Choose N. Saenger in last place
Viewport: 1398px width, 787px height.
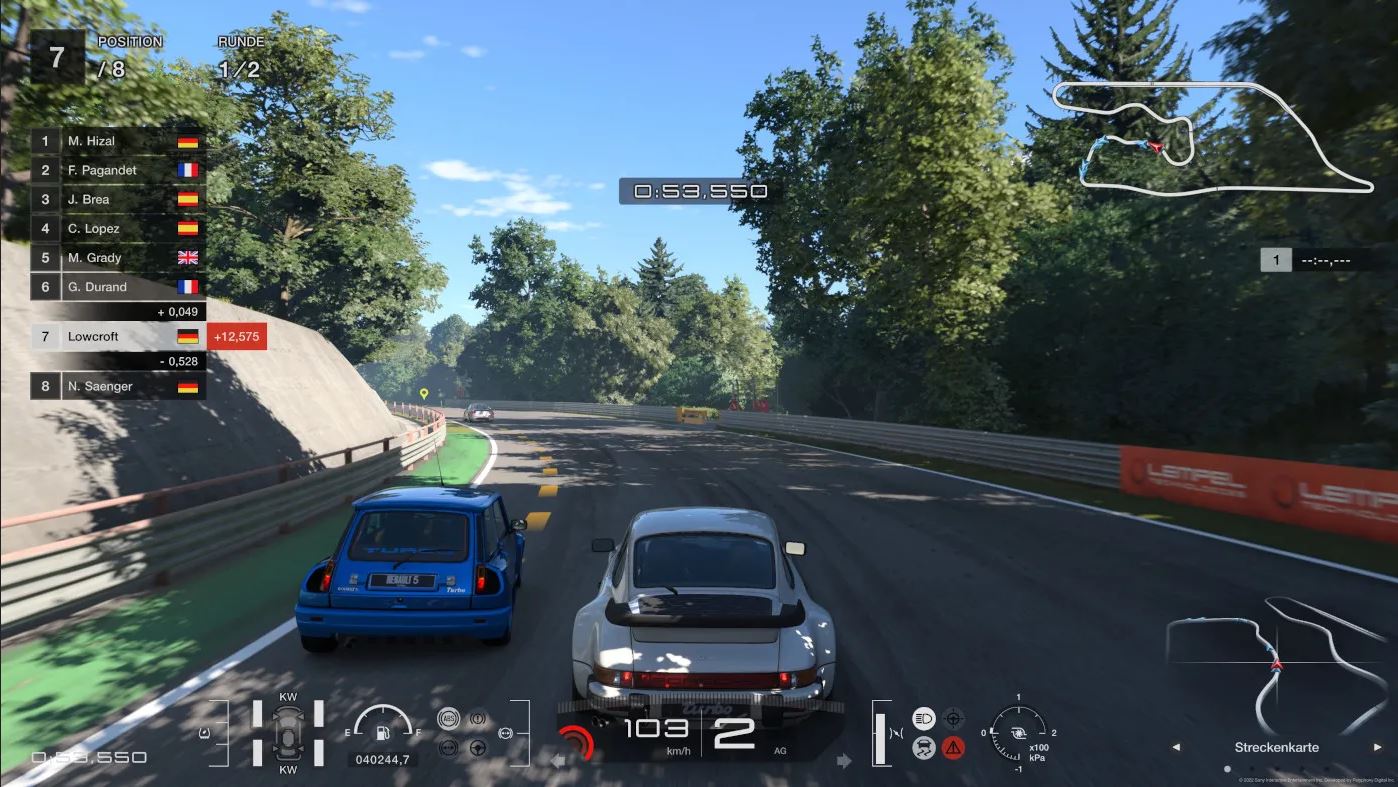(x=118, y=386)
